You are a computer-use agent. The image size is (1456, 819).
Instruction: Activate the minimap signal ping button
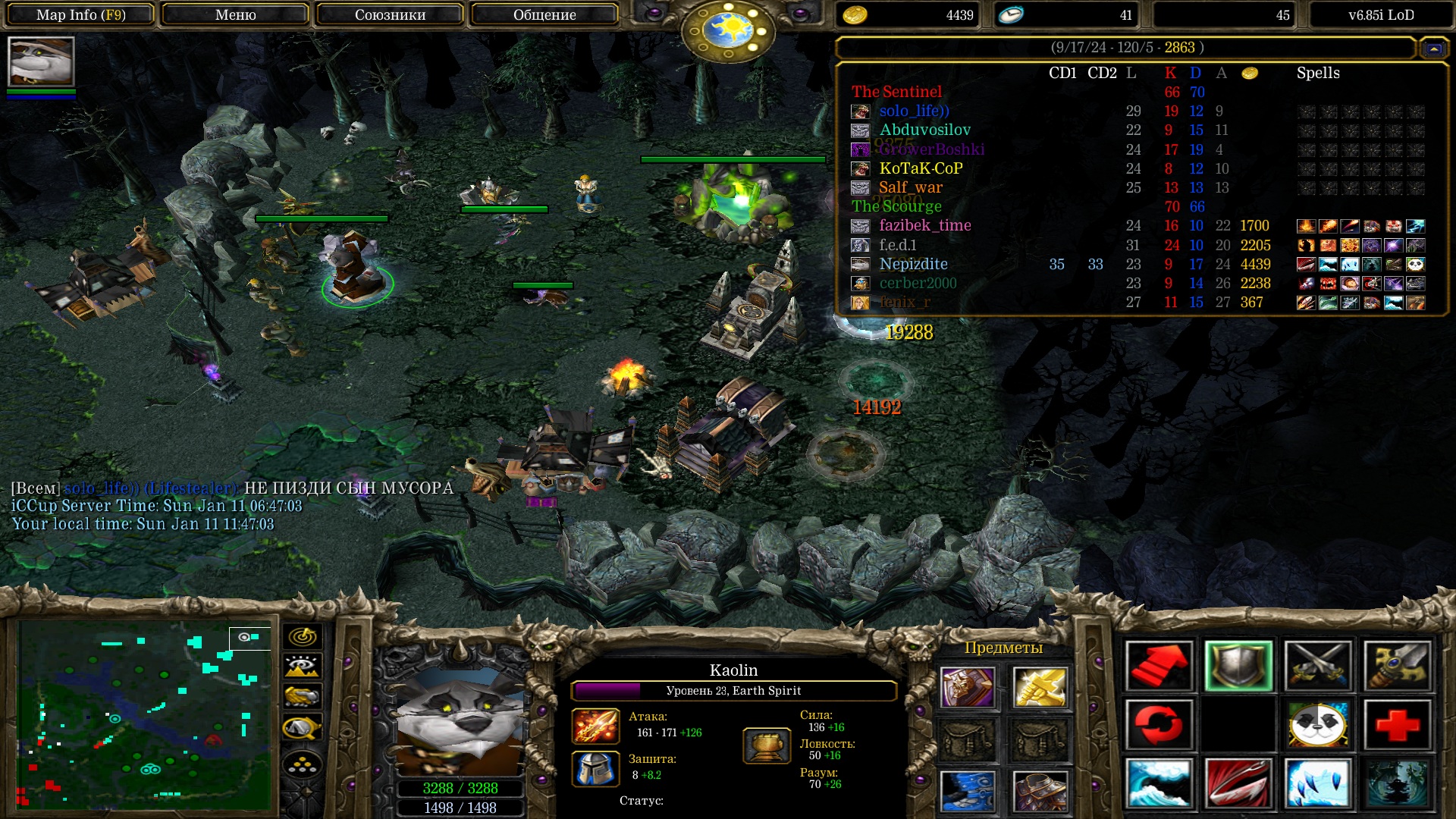(302, 637)
